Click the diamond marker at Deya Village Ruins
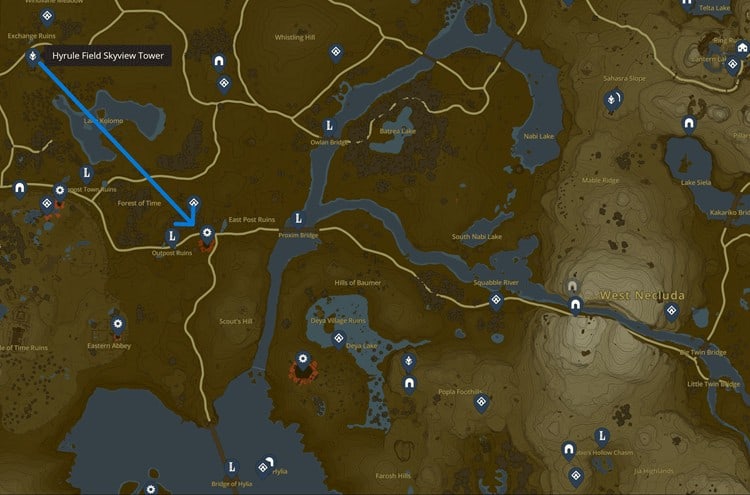This screenshot has width=750, height=495. click(339, 338)
